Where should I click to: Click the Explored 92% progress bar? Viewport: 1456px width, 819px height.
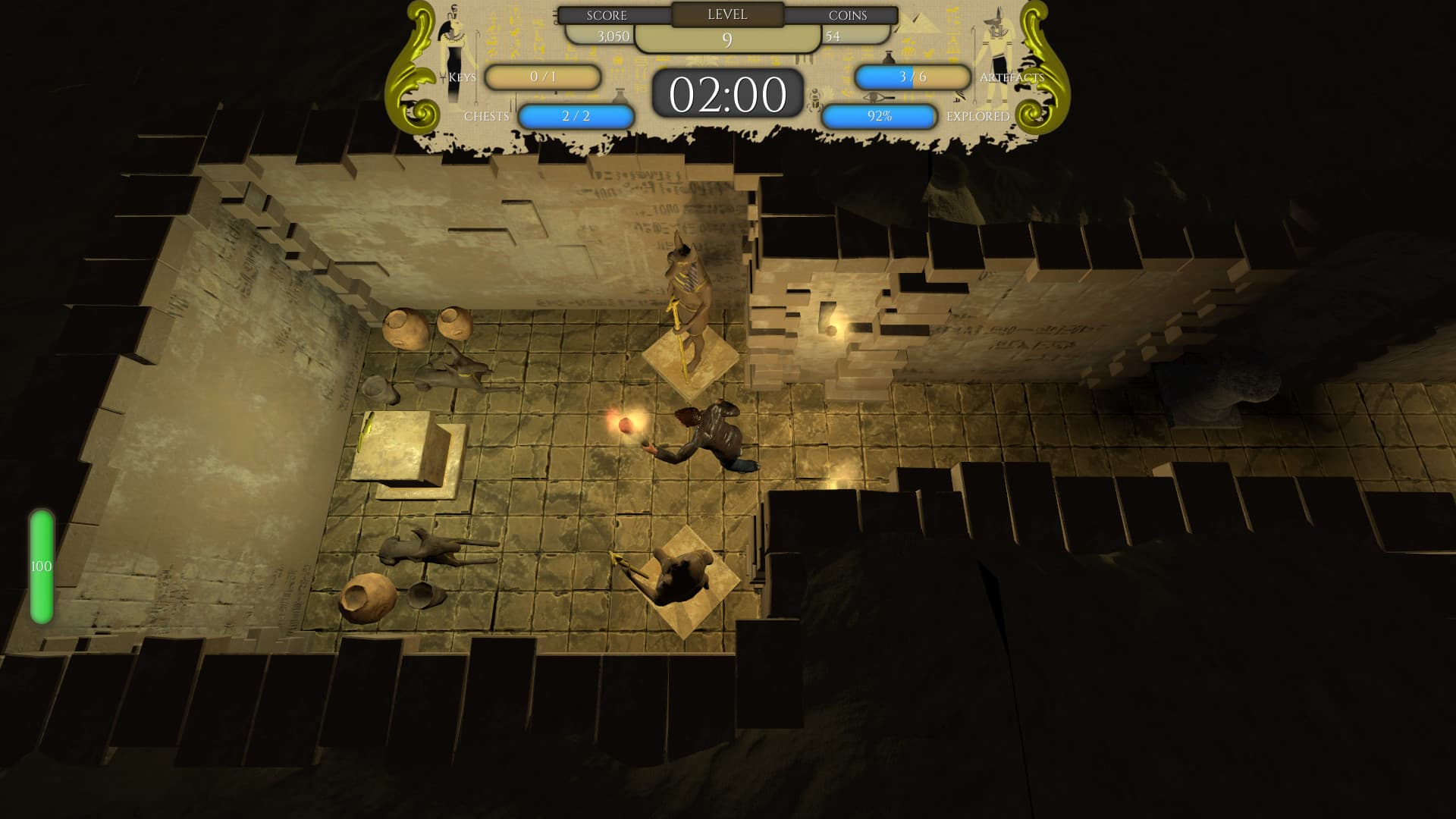point(880,115)
